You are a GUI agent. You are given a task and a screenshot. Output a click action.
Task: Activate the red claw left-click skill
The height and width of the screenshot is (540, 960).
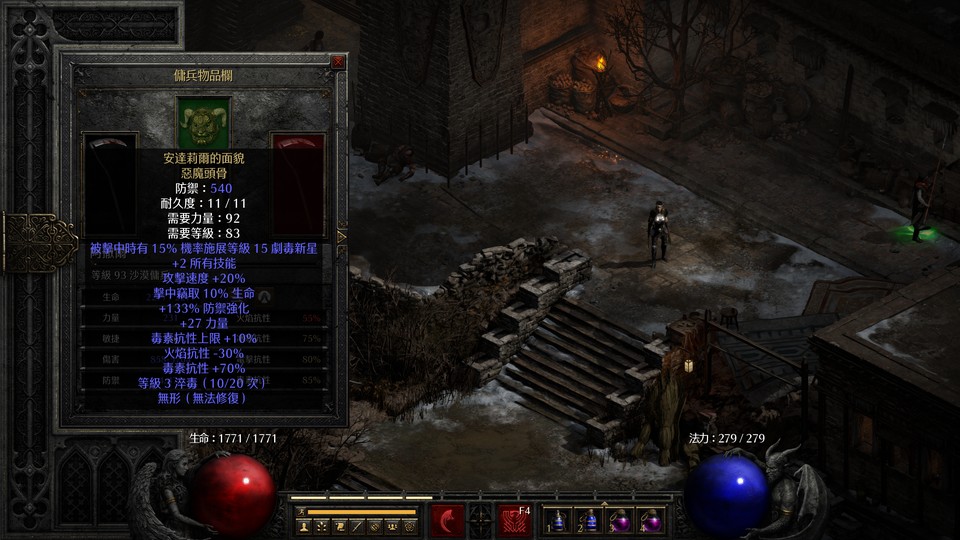(446, 521)
